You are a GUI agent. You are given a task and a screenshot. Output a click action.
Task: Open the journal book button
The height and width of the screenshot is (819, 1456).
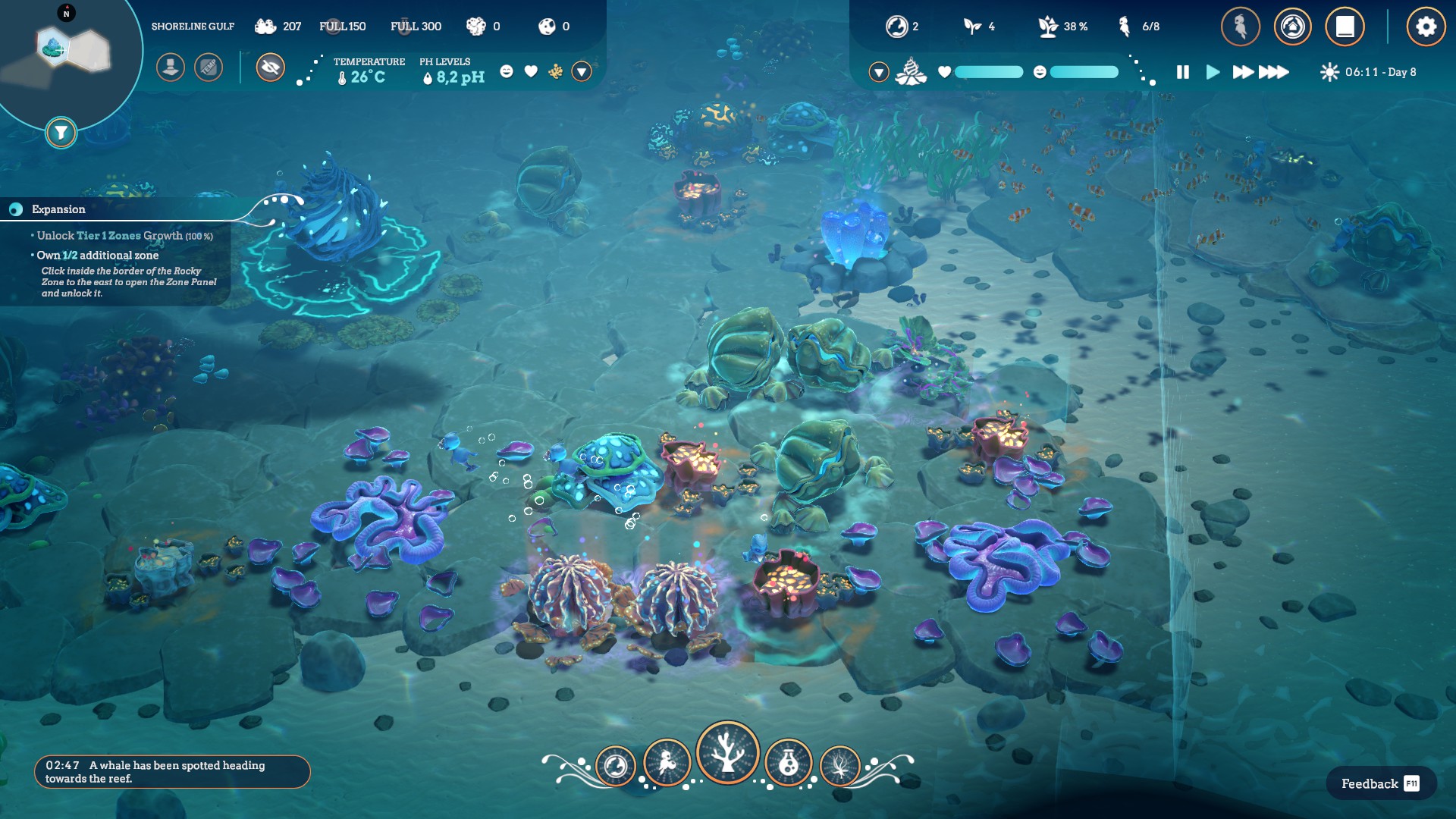pyautogui.click(x=1345, y=27)
